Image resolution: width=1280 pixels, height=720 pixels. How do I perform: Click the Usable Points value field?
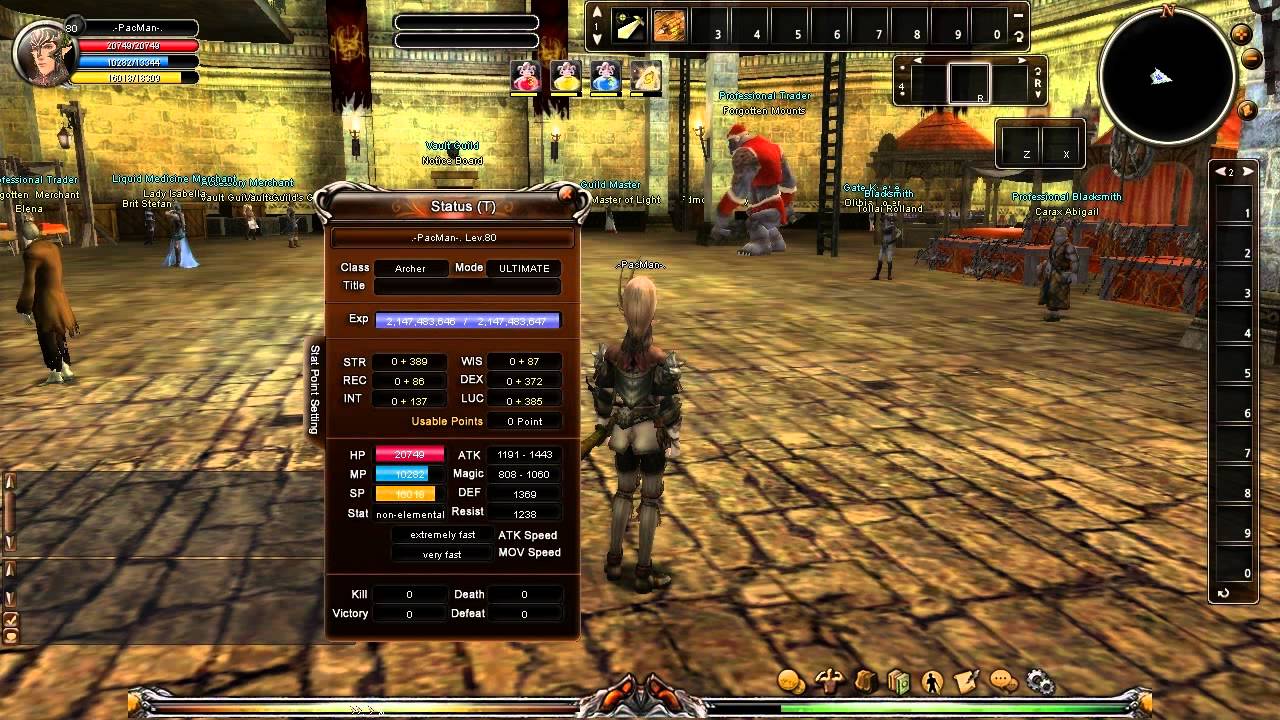(x=524, y=421)
